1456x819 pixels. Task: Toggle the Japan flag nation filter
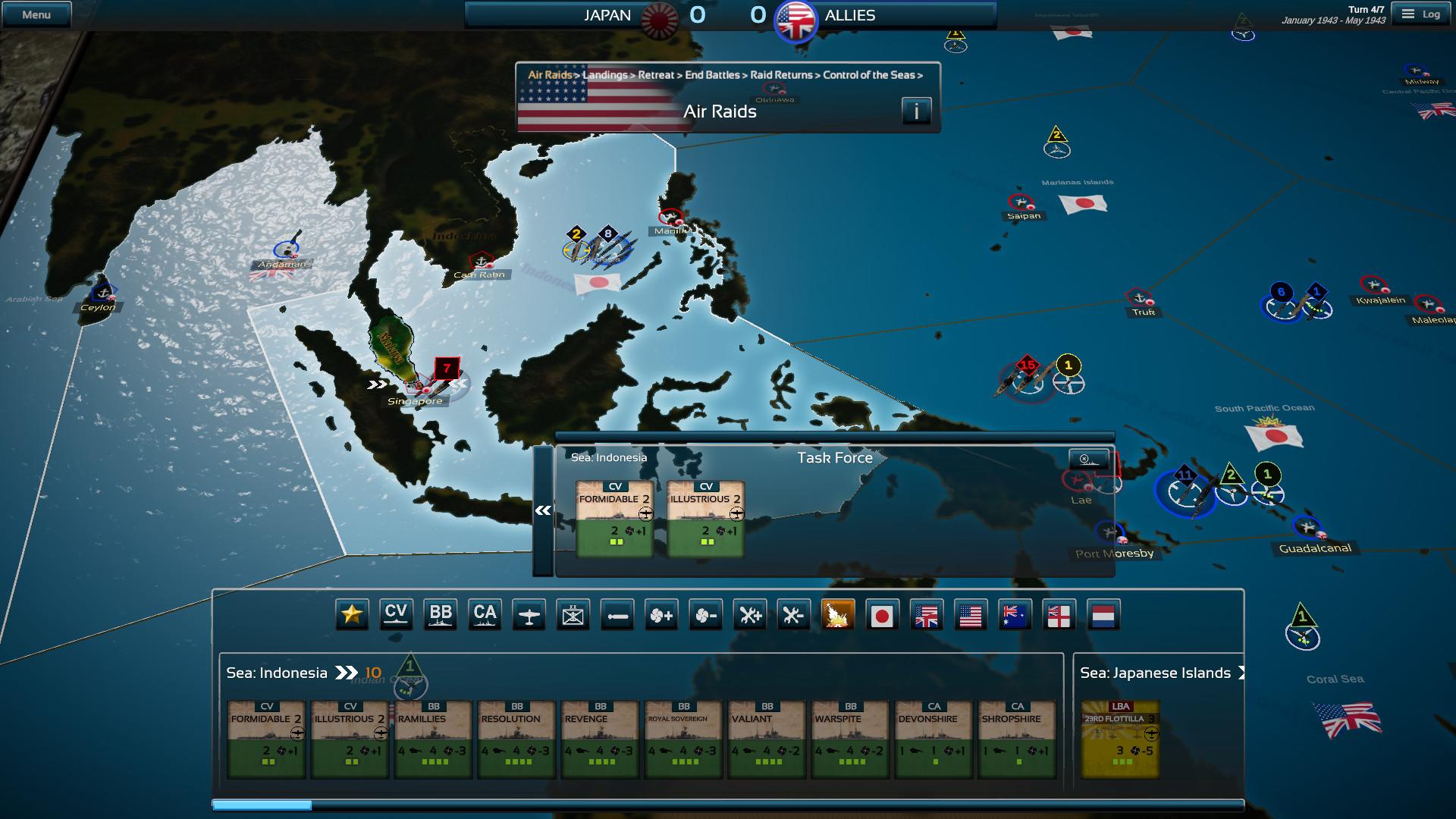click(883, 615)
